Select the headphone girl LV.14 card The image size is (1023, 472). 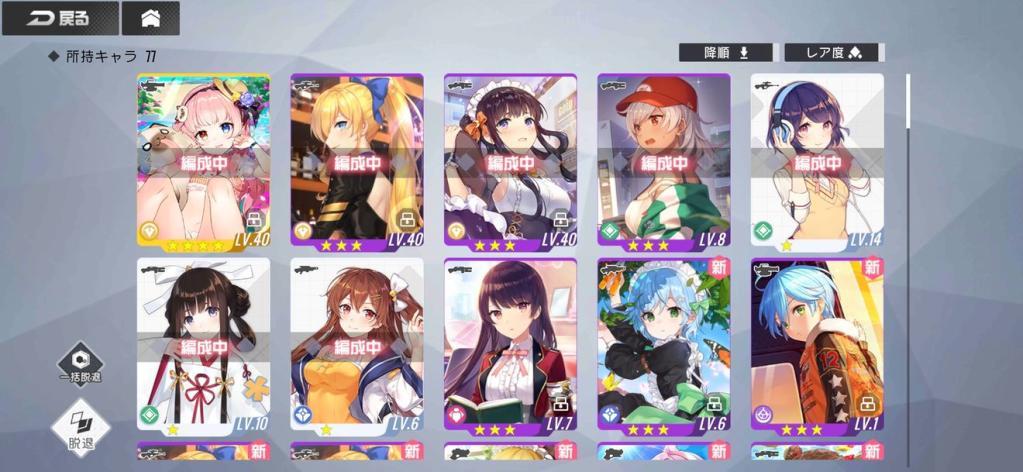[x=817, y=160]
